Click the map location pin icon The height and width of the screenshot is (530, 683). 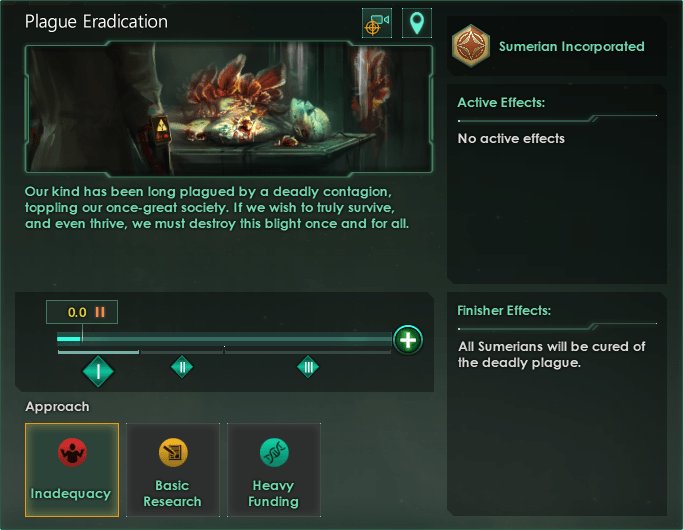click(x=416, y=24)
